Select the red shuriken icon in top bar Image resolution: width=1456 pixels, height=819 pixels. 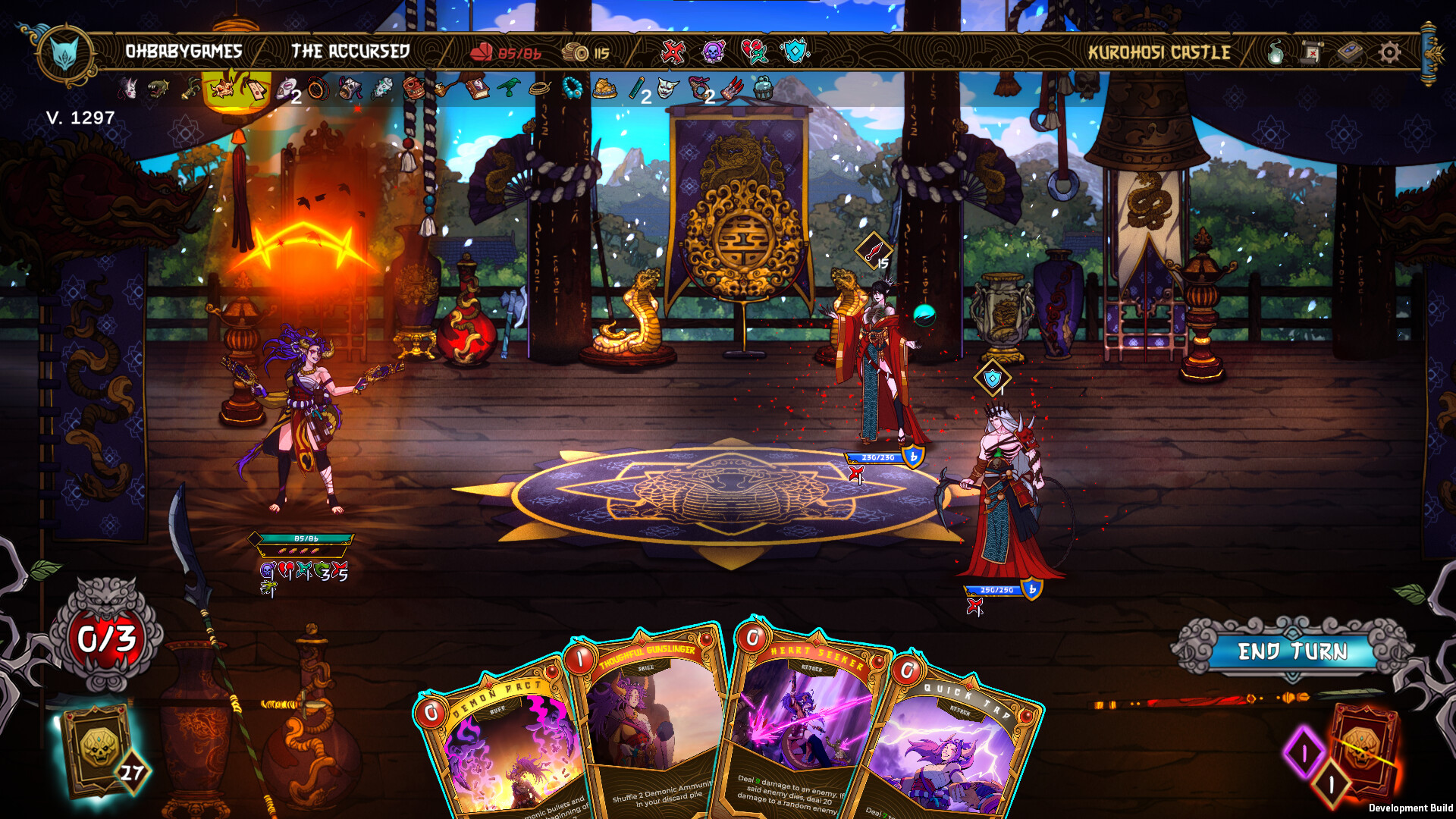[x=673, y=53]
